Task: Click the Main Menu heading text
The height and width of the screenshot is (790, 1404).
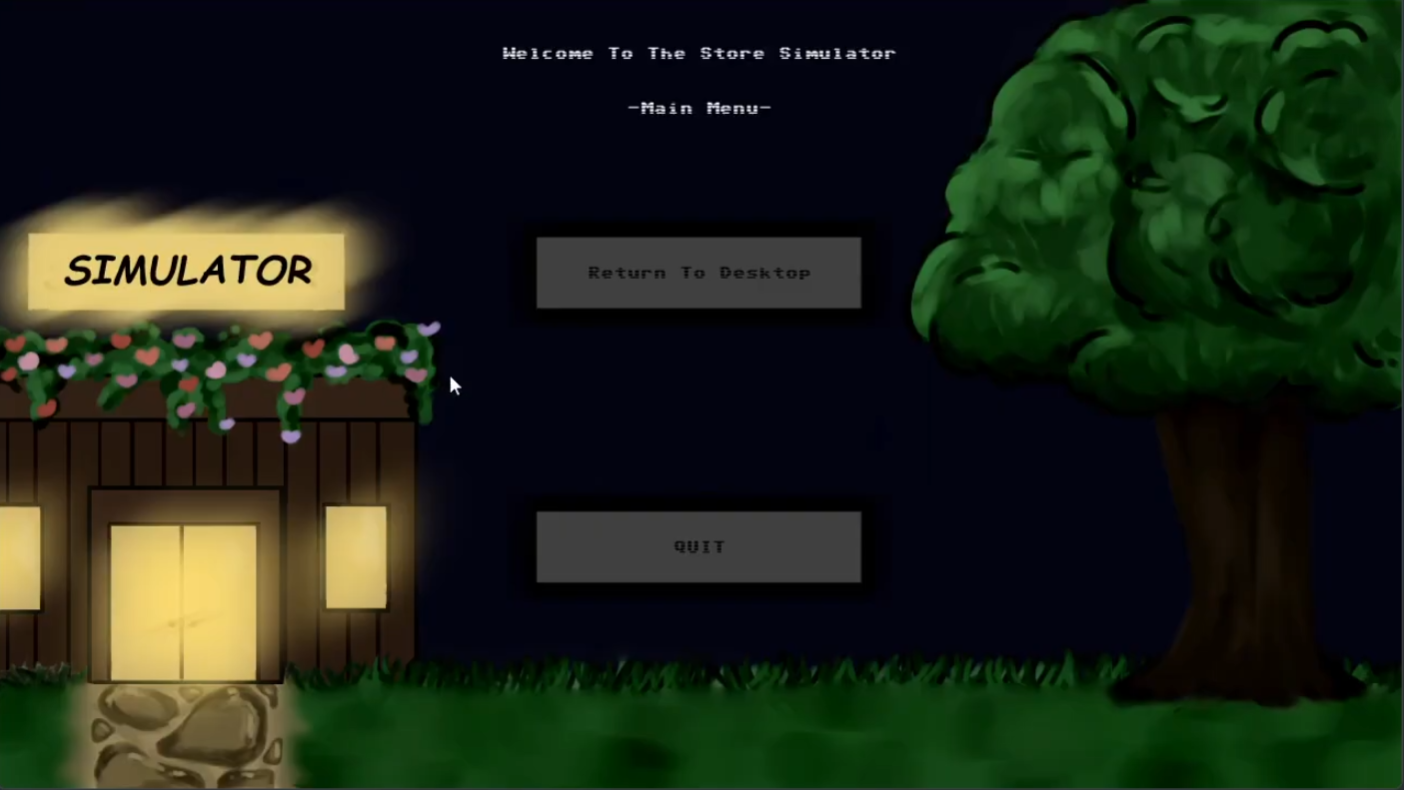Action: [699, 108]
